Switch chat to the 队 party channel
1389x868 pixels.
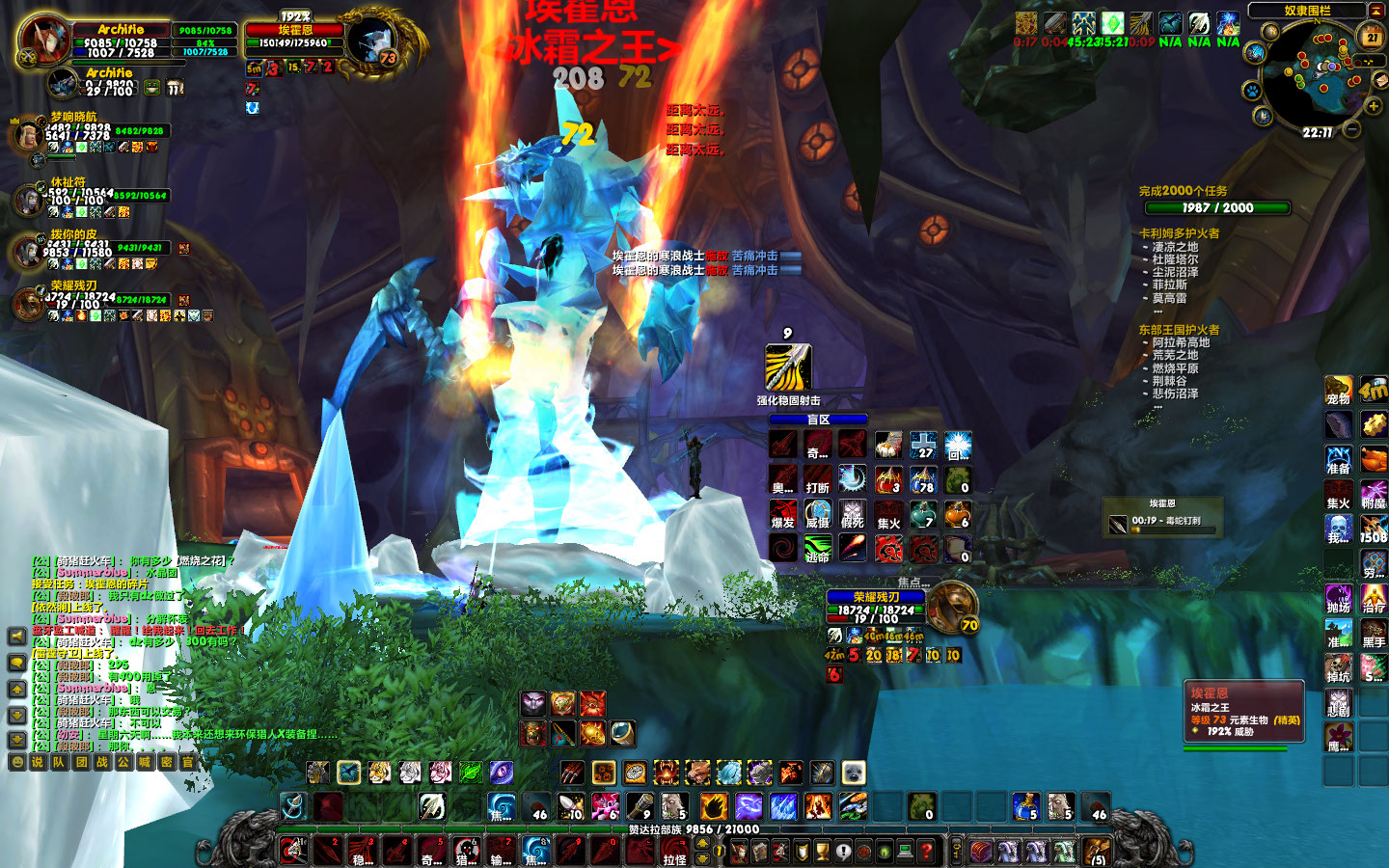coord(59,762)
